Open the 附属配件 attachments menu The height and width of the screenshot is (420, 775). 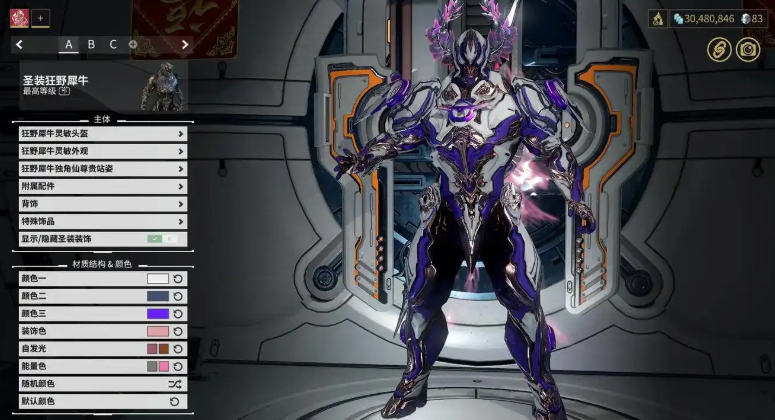(102, 186)
